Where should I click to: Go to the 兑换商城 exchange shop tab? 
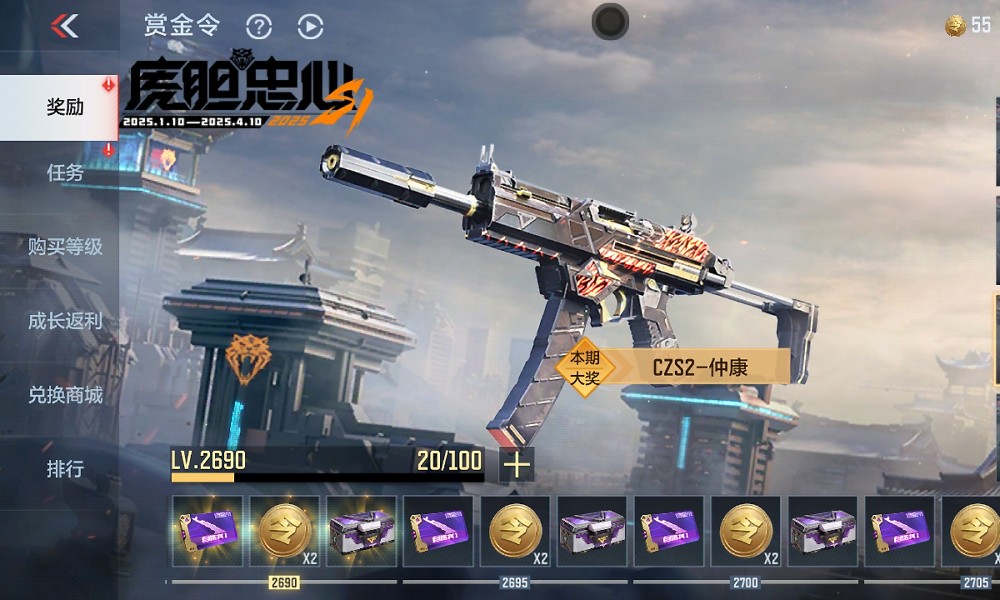coord(64,395)
